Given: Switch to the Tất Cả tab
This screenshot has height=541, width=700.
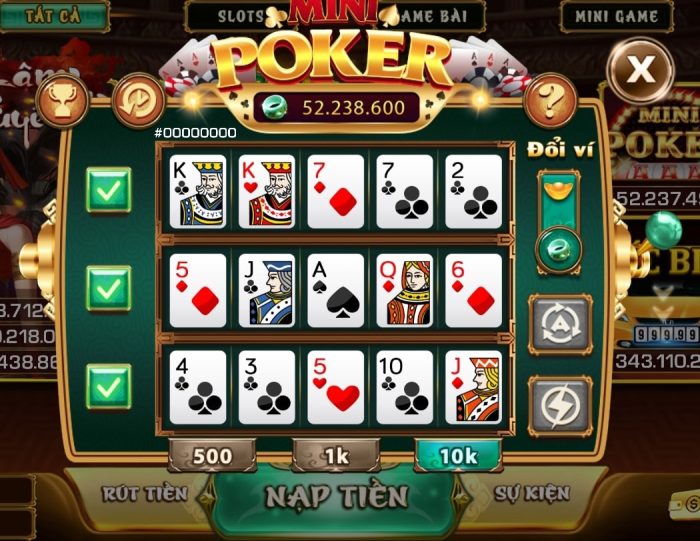Looking at the screenshot, I should 53,16.
